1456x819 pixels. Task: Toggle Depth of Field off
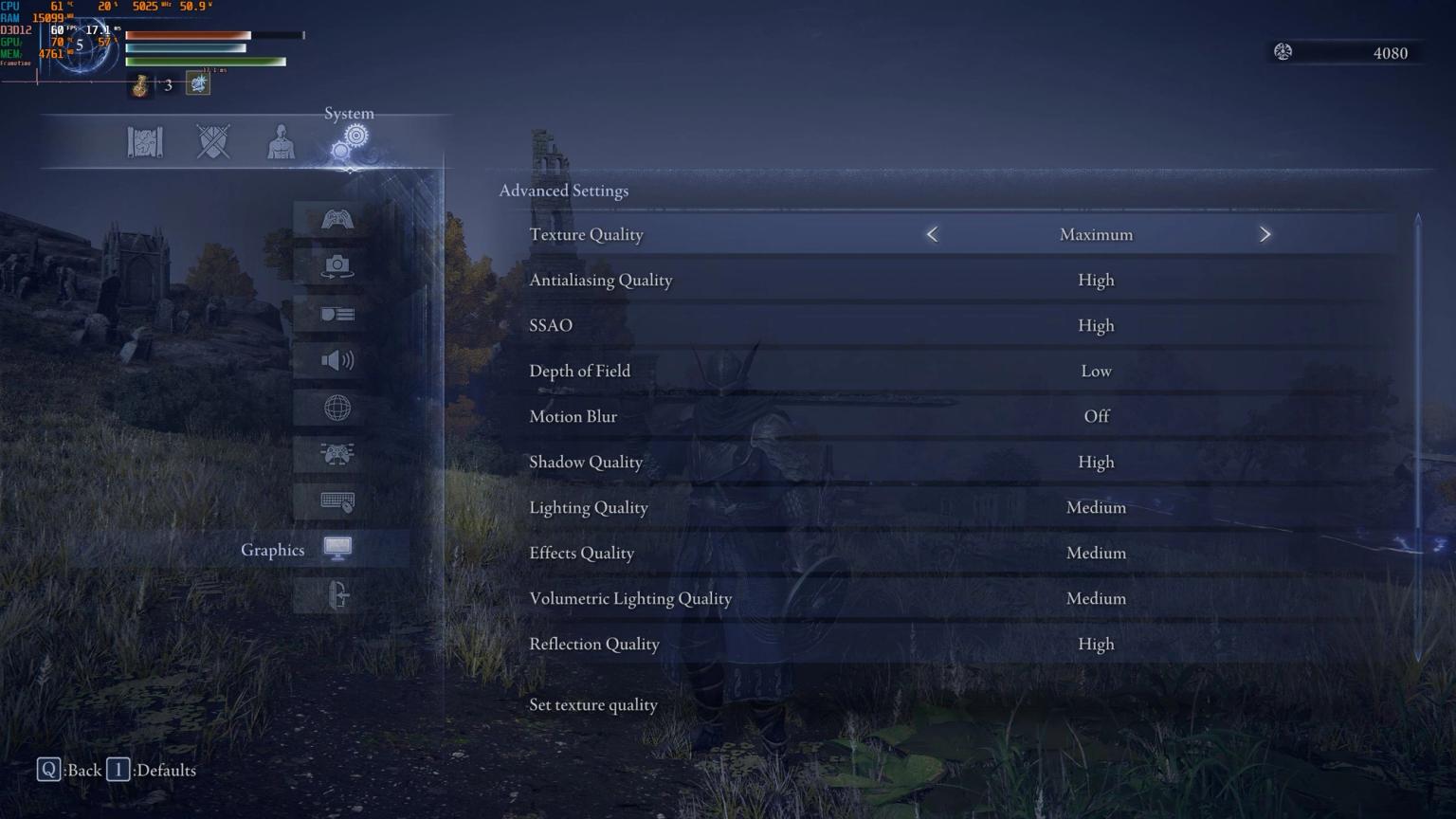coord(1096,371)
